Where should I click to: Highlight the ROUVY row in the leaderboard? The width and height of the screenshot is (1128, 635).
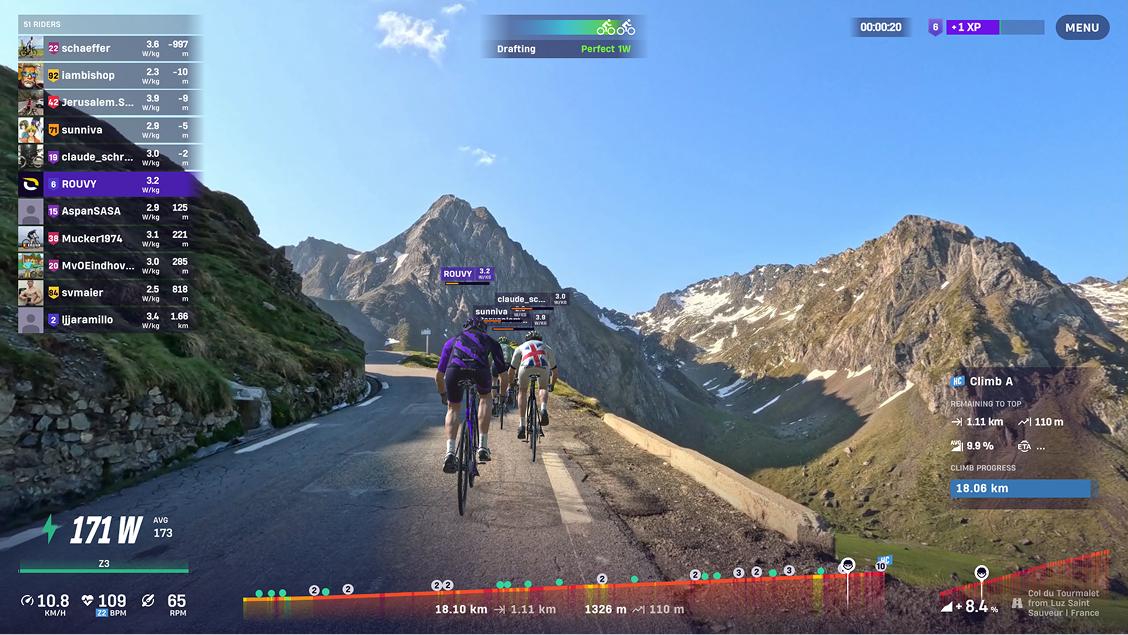[110, 184]
